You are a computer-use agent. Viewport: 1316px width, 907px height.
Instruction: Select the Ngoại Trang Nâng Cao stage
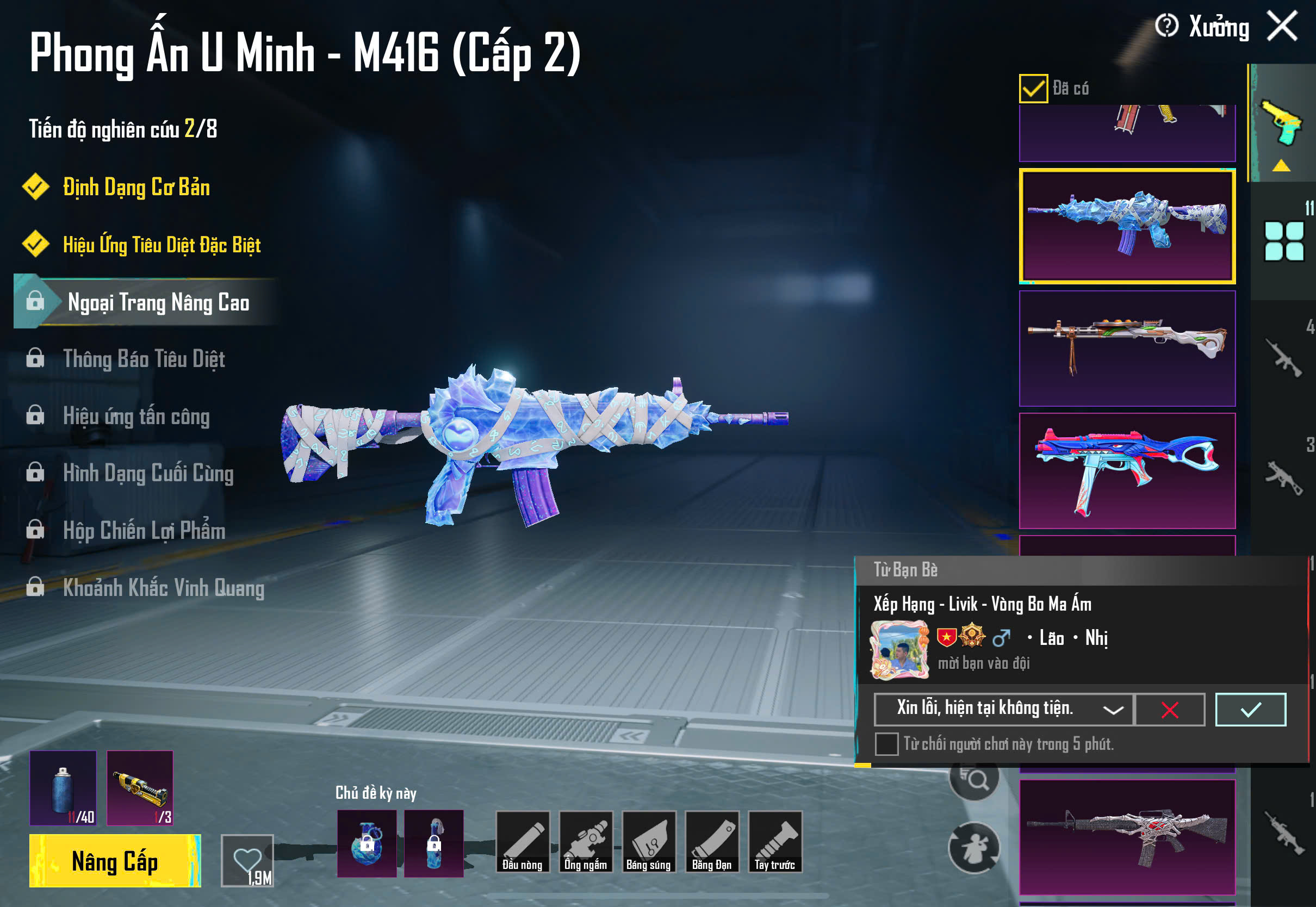pyautogui.click(x=158, y=302)
